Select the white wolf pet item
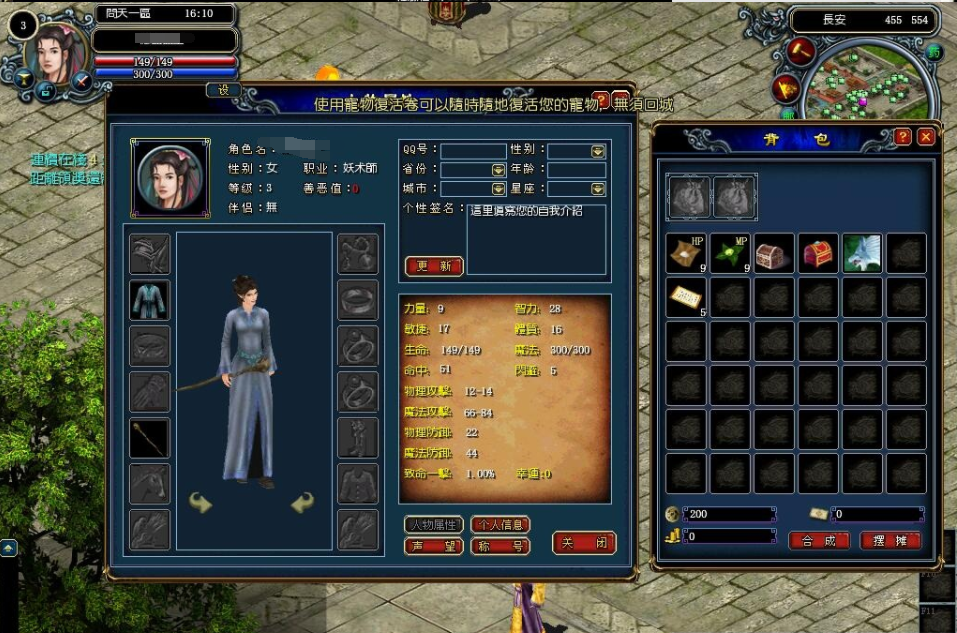This screenshot has width=957, height=633. [x=862, y=254]
